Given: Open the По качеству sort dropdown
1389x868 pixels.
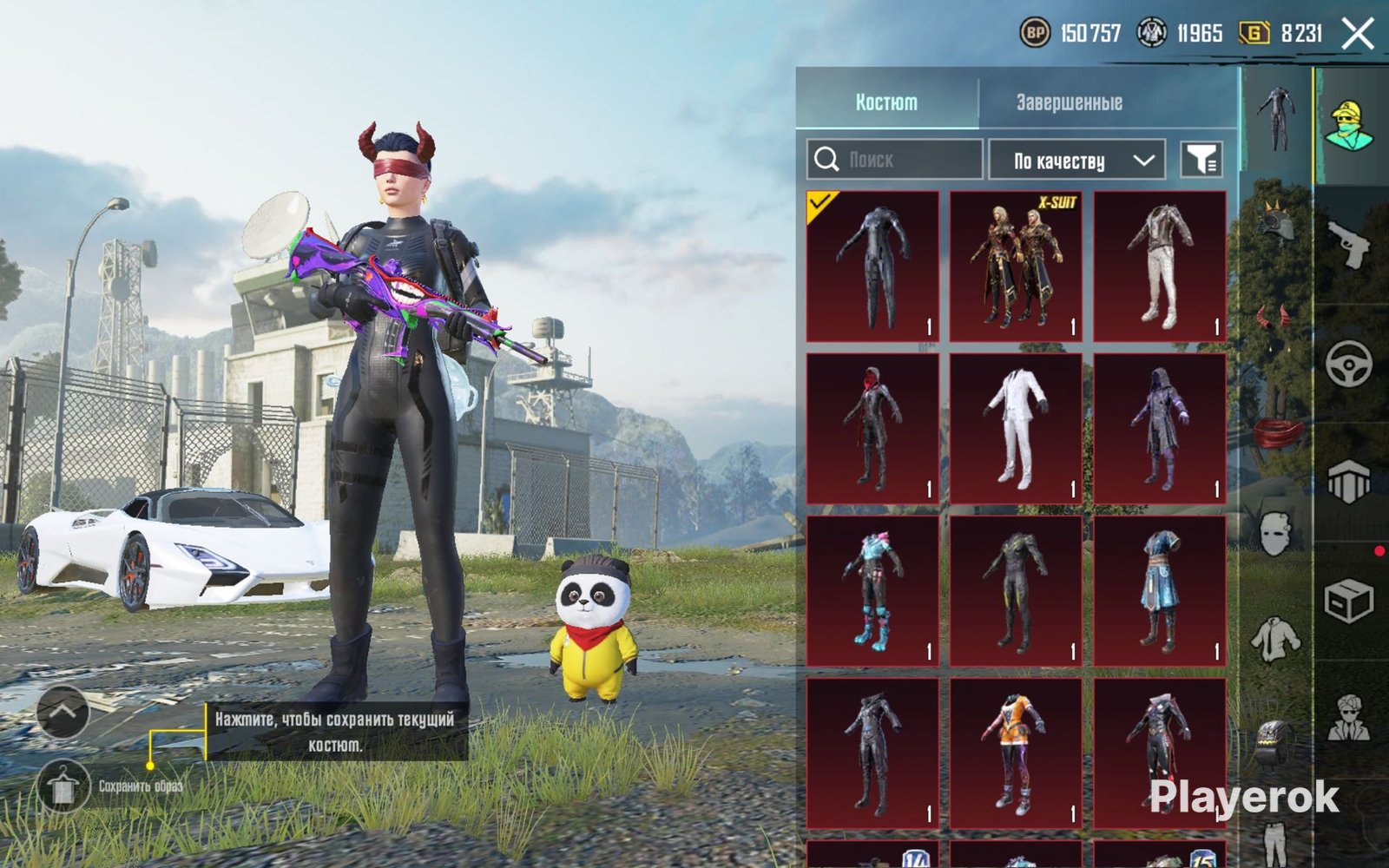Looking at the screenshot, I should click(1076, 161).
